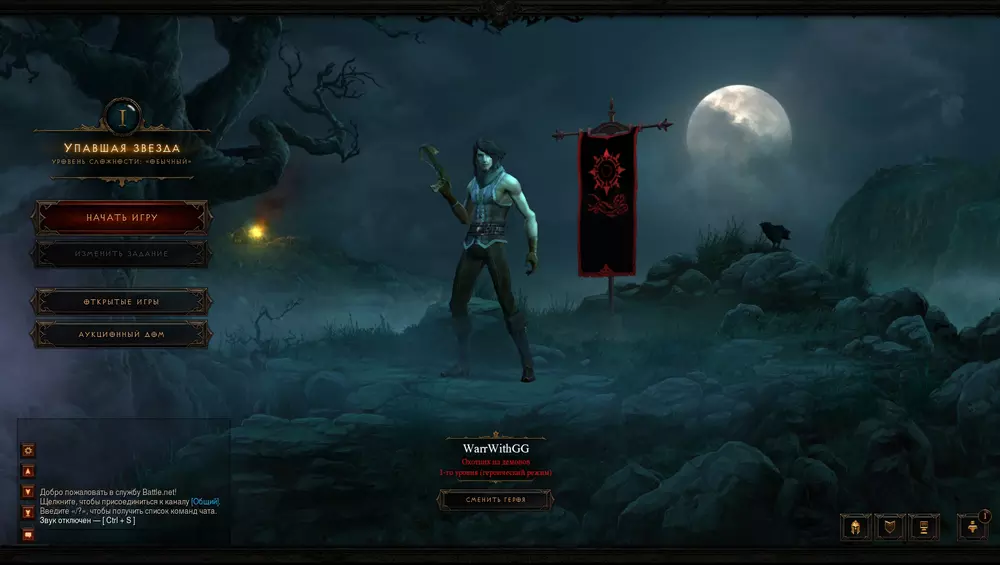Open the shield achievements icon
Image resolution: width=1000 pixels, height=565 pixels.
(x=890, y=527)
